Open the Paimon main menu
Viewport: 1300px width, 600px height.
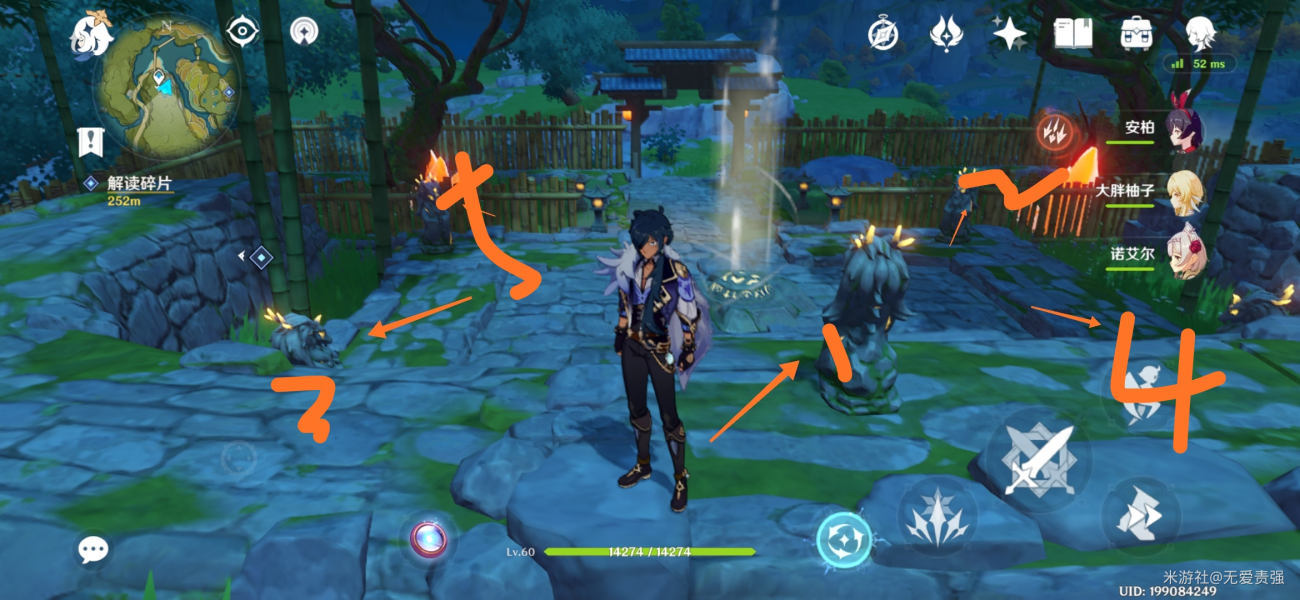88,35
